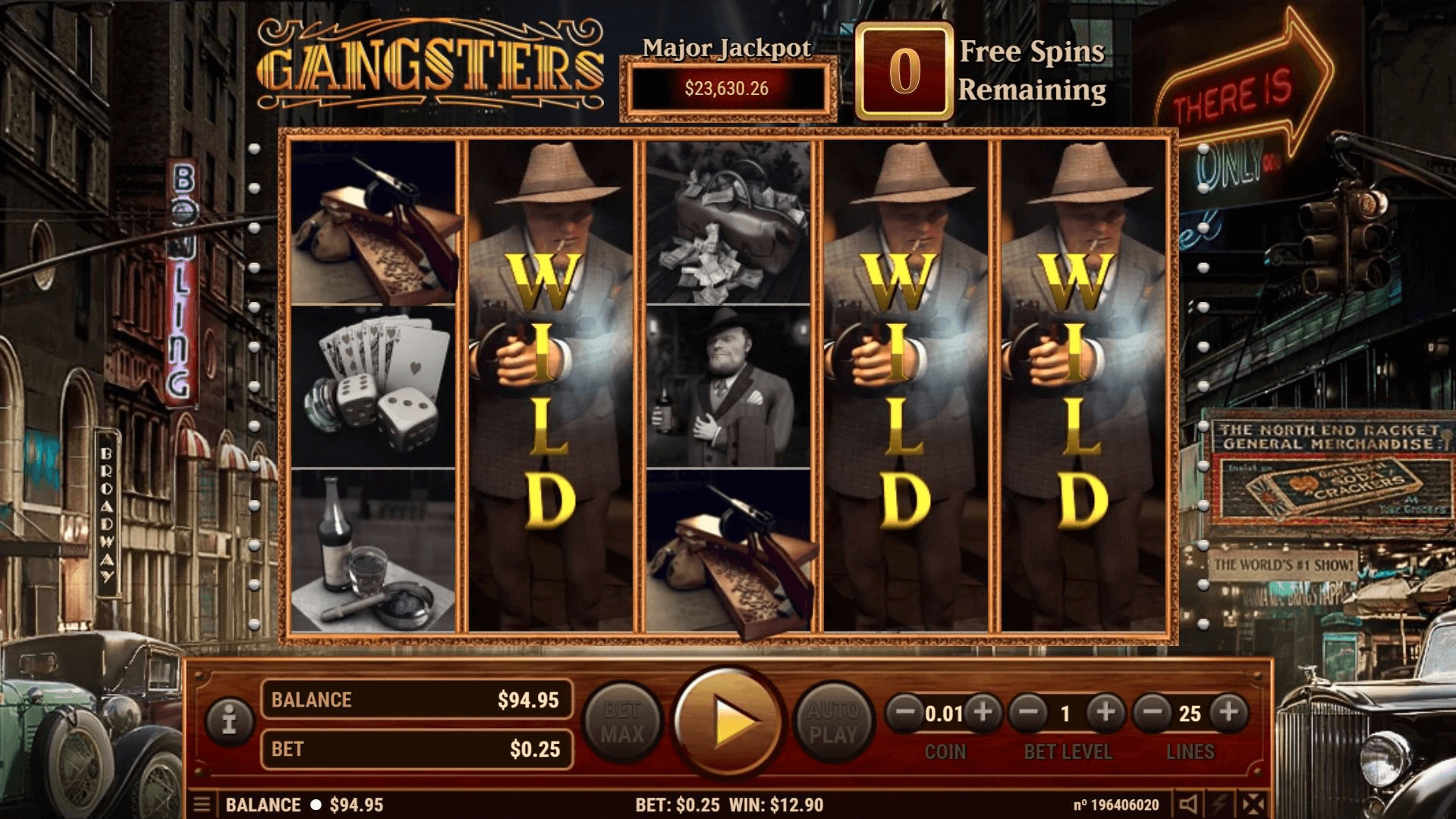Click the Bet Max button
This screenshot has width=1456, height=819.
[x=622, y=722]
